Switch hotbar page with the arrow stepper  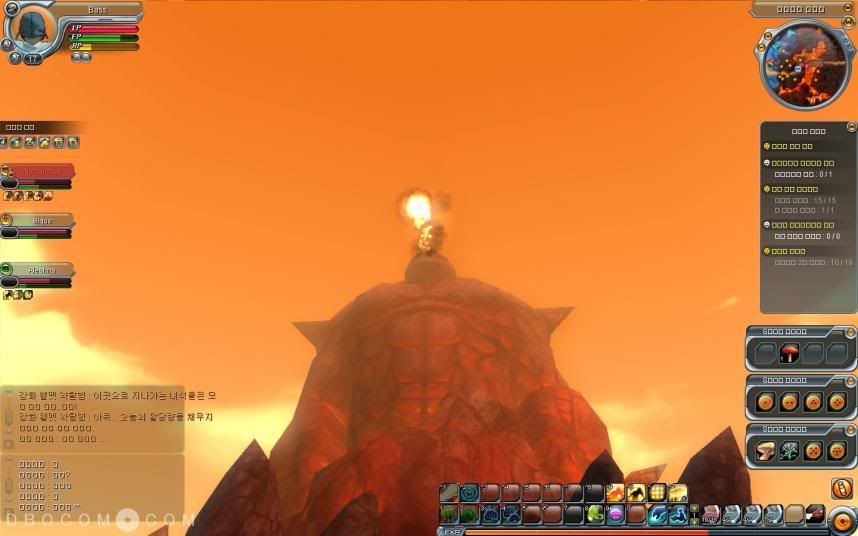pos(695,514)
